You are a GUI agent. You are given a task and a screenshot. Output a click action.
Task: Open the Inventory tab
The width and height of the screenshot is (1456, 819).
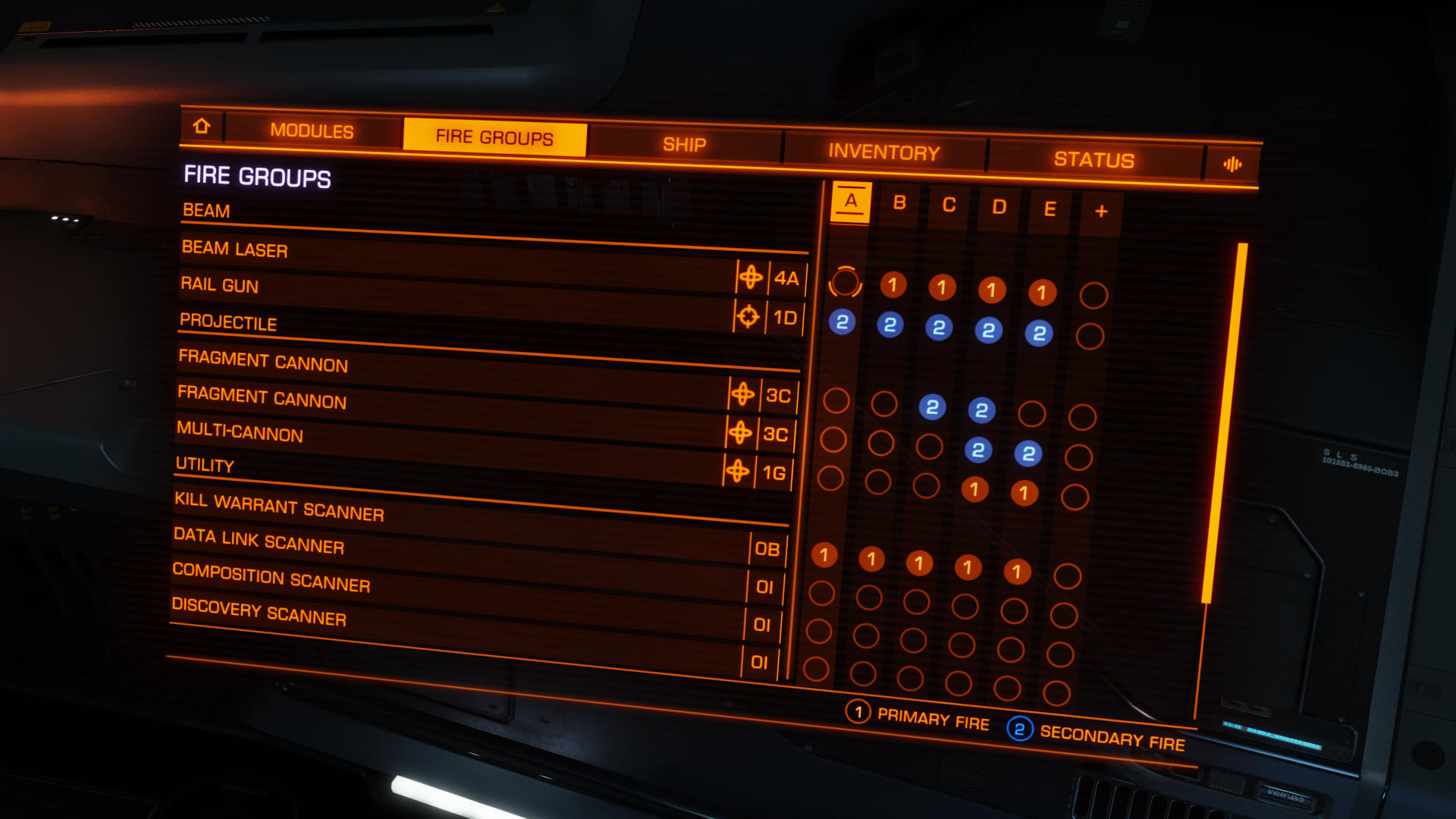coord(883,152)
